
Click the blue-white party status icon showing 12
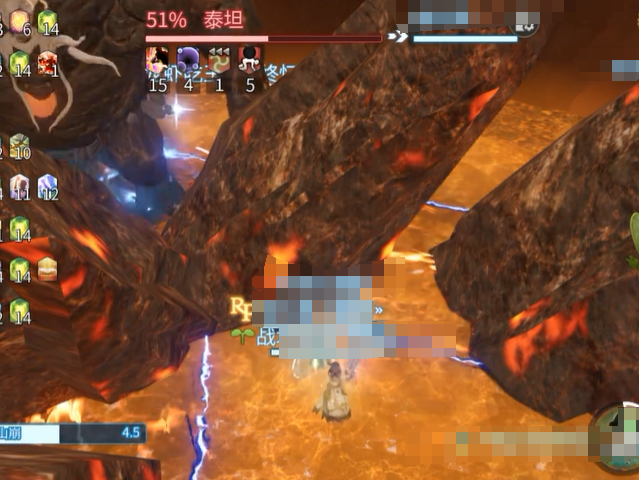pos(48,186)
